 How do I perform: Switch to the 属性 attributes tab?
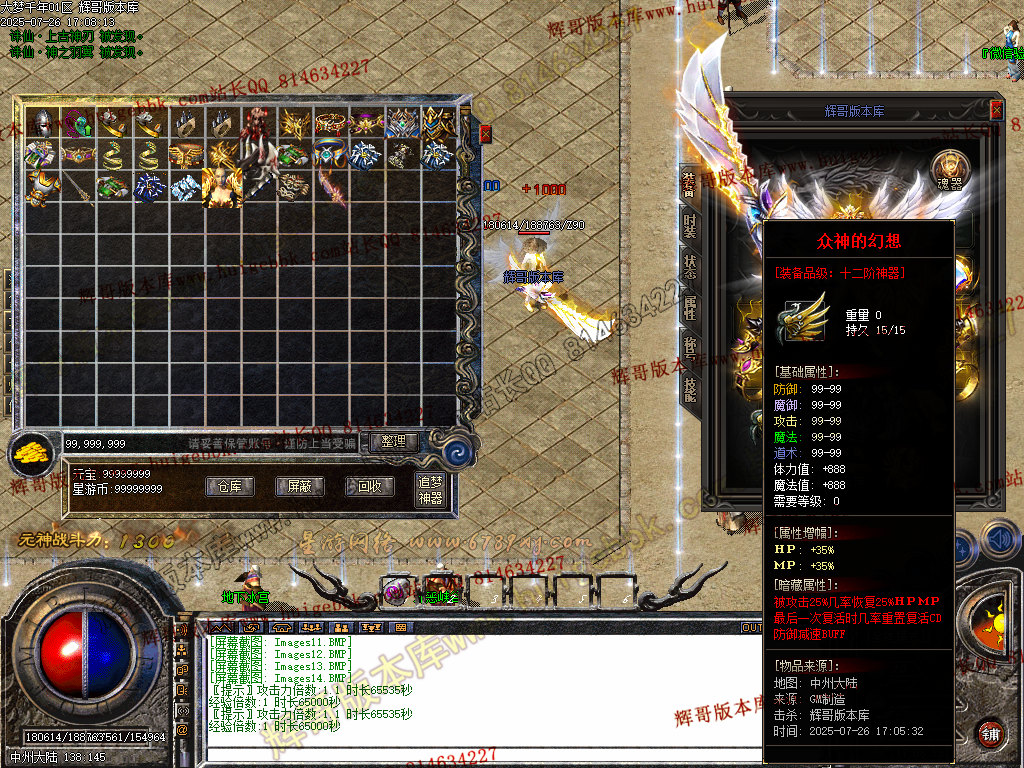pos(690,307)
